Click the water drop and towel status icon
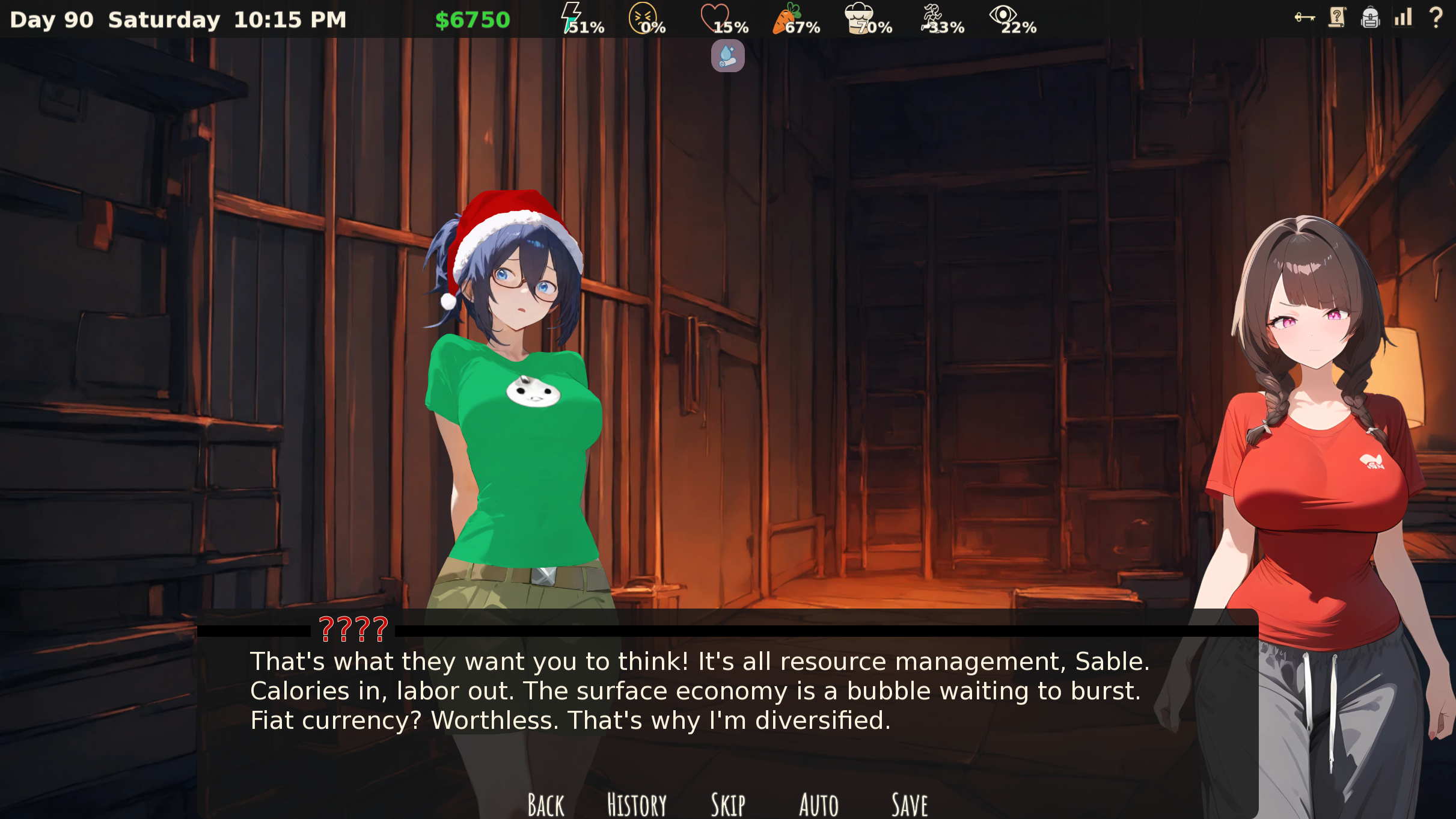This screenshot has width=1456, height=819. pos(727,56)
